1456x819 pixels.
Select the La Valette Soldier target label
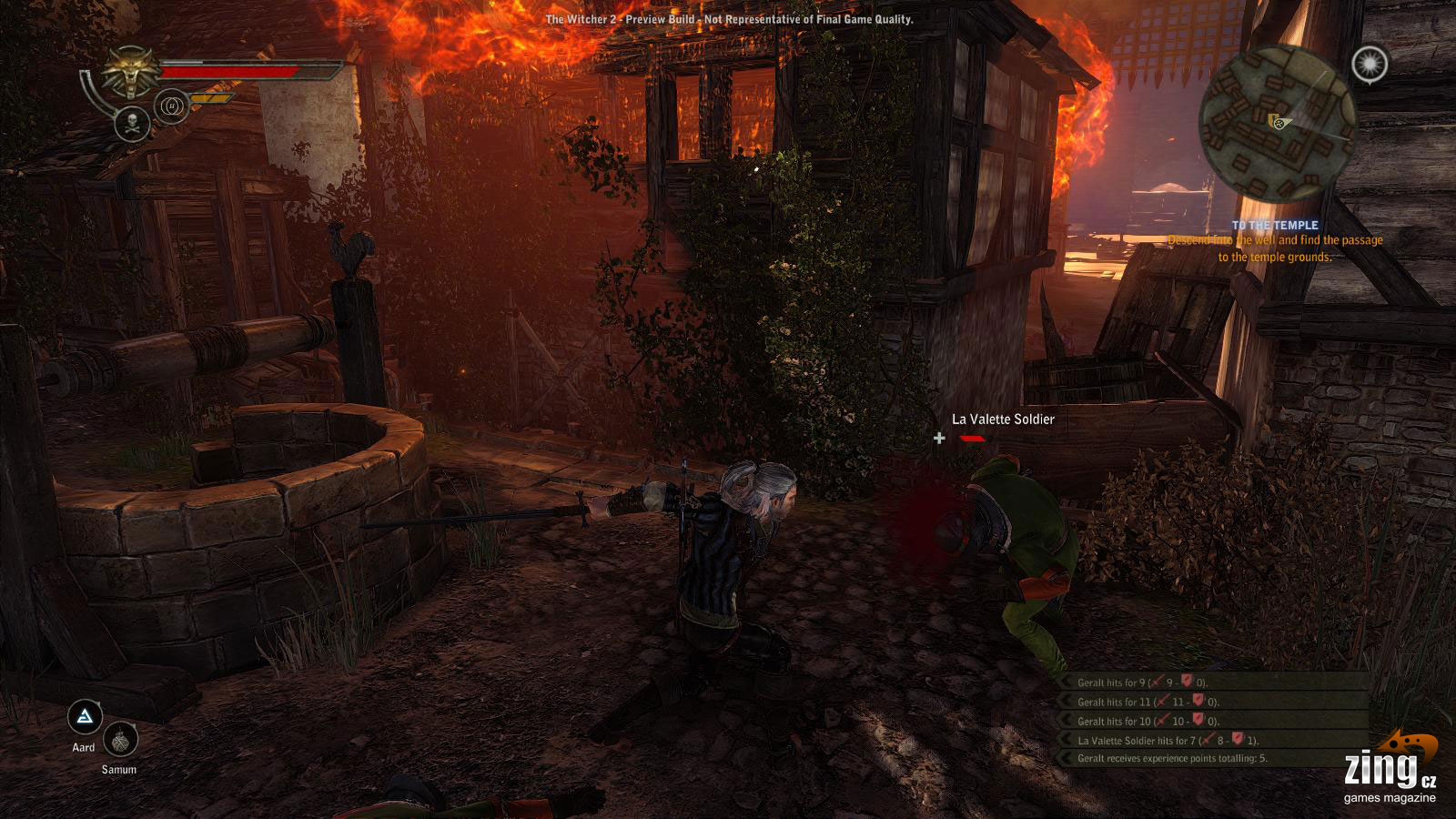tap(1003, 420)
